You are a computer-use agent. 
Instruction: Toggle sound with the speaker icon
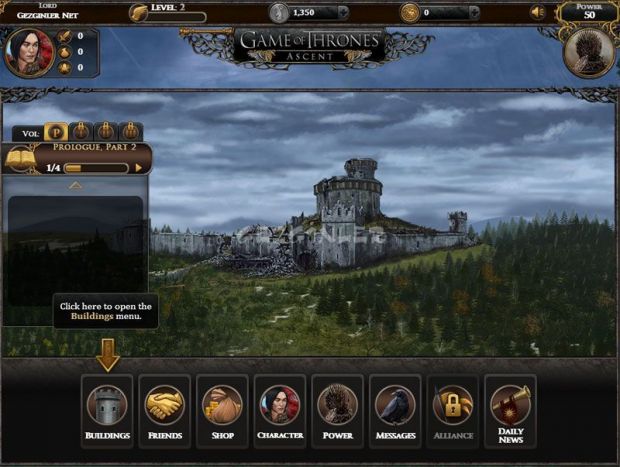(x=537, y=13)
